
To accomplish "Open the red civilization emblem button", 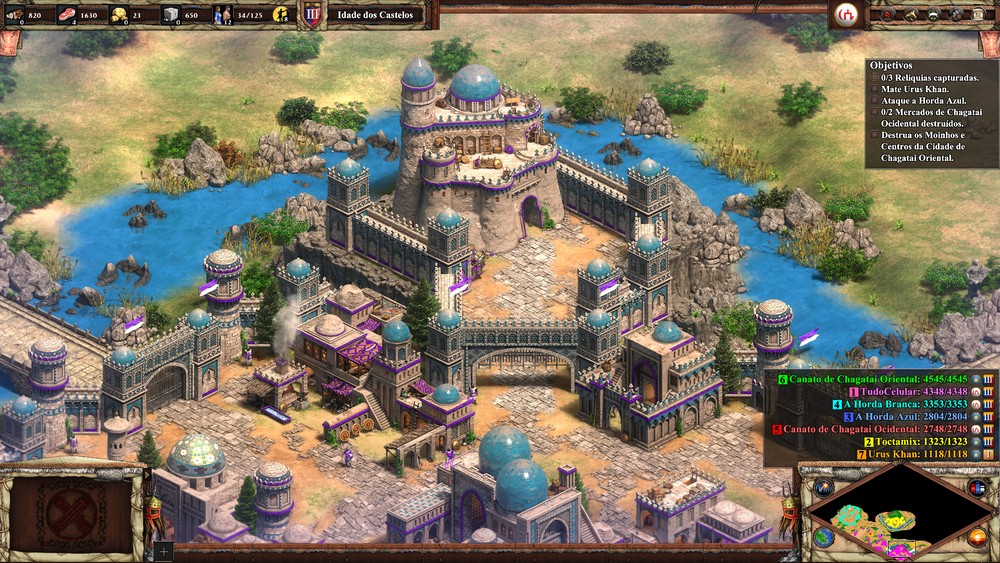I will click(847, 14).
